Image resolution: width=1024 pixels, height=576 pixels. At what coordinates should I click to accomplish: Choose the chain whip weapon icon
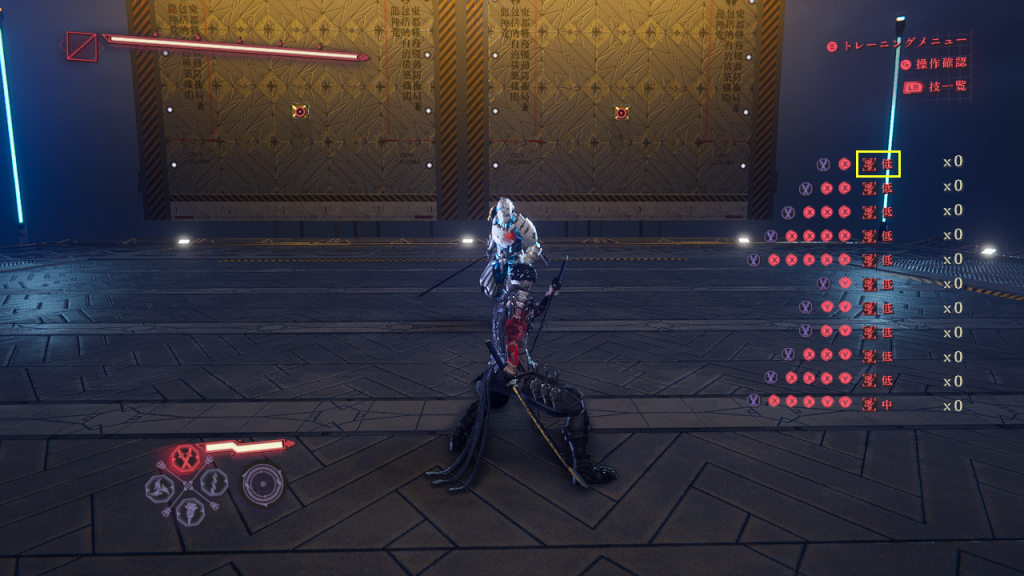213,484
